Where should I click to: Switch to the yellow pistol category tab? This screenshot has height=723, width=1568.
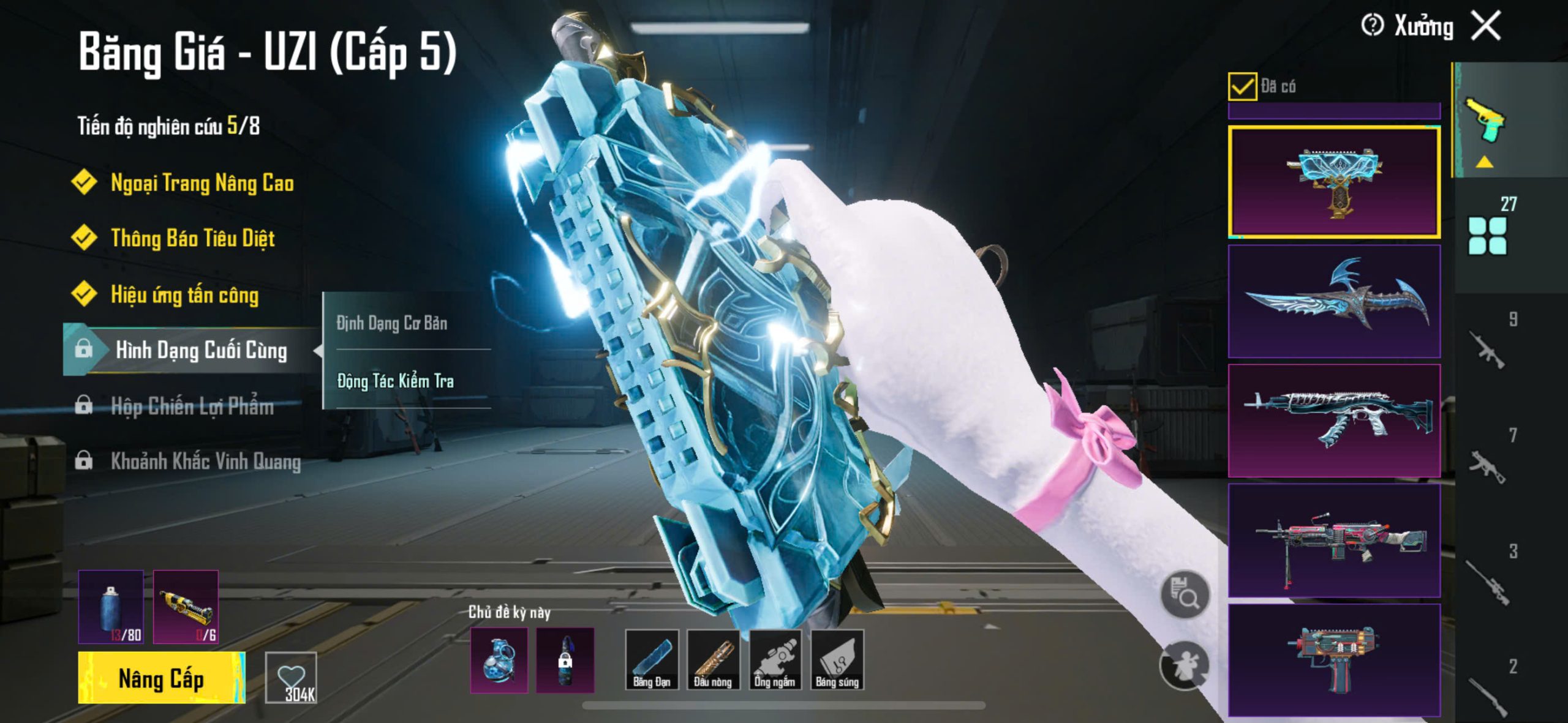click(1485, 121)
